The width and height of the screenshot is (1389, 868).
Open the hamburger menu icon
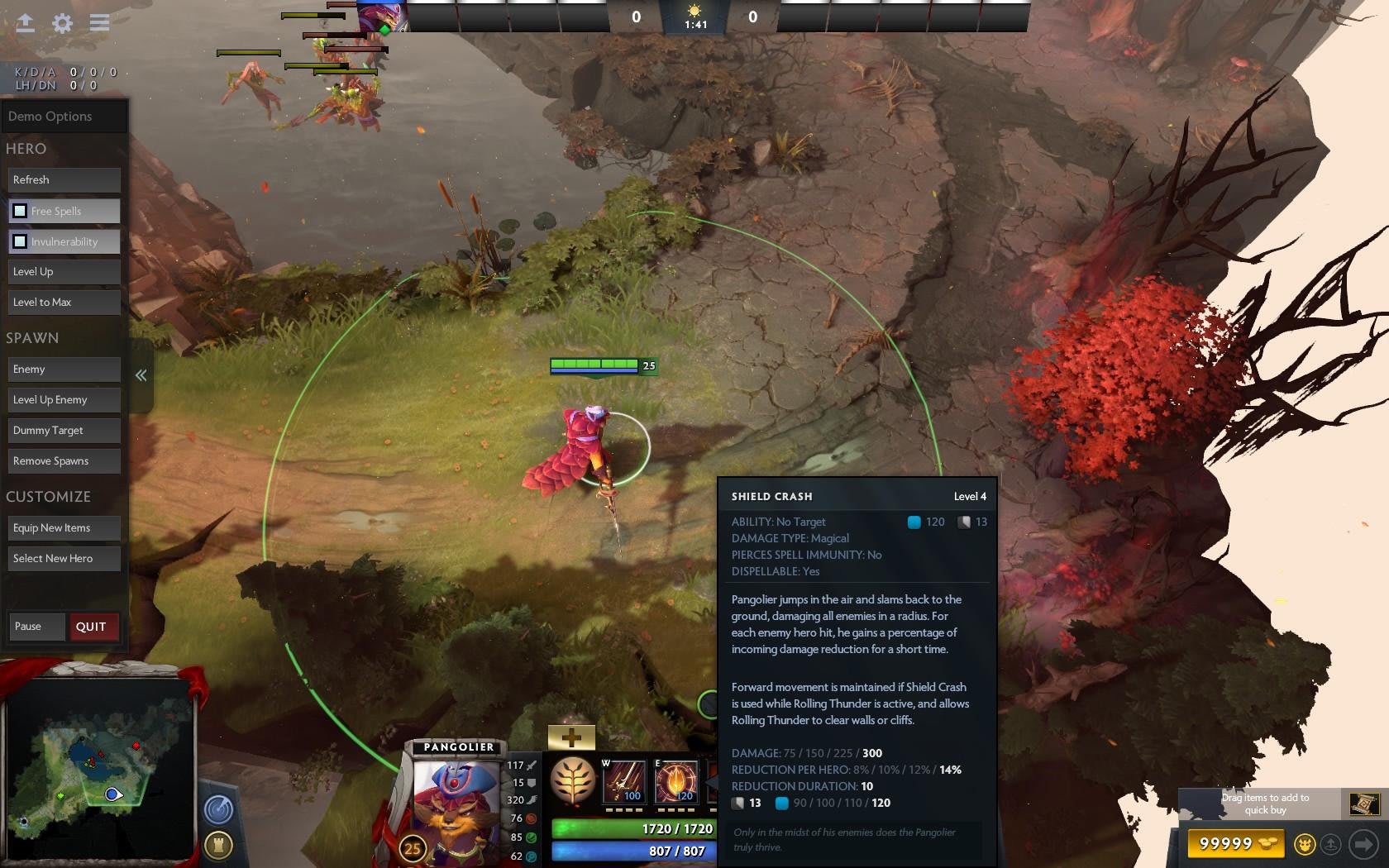(x=99, y=23)
